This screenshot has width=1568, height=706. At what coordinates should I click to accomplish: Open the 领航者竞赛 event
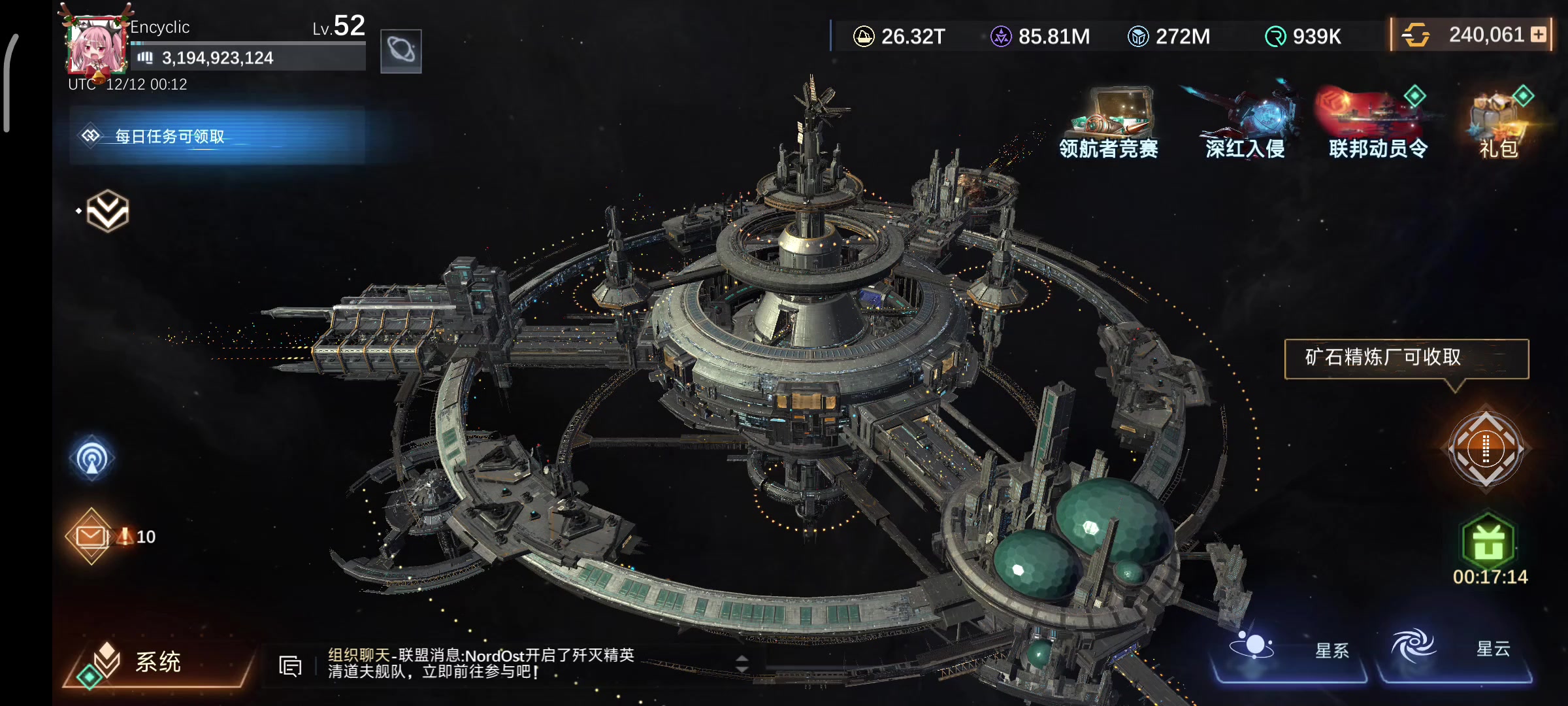point(1109,124)
